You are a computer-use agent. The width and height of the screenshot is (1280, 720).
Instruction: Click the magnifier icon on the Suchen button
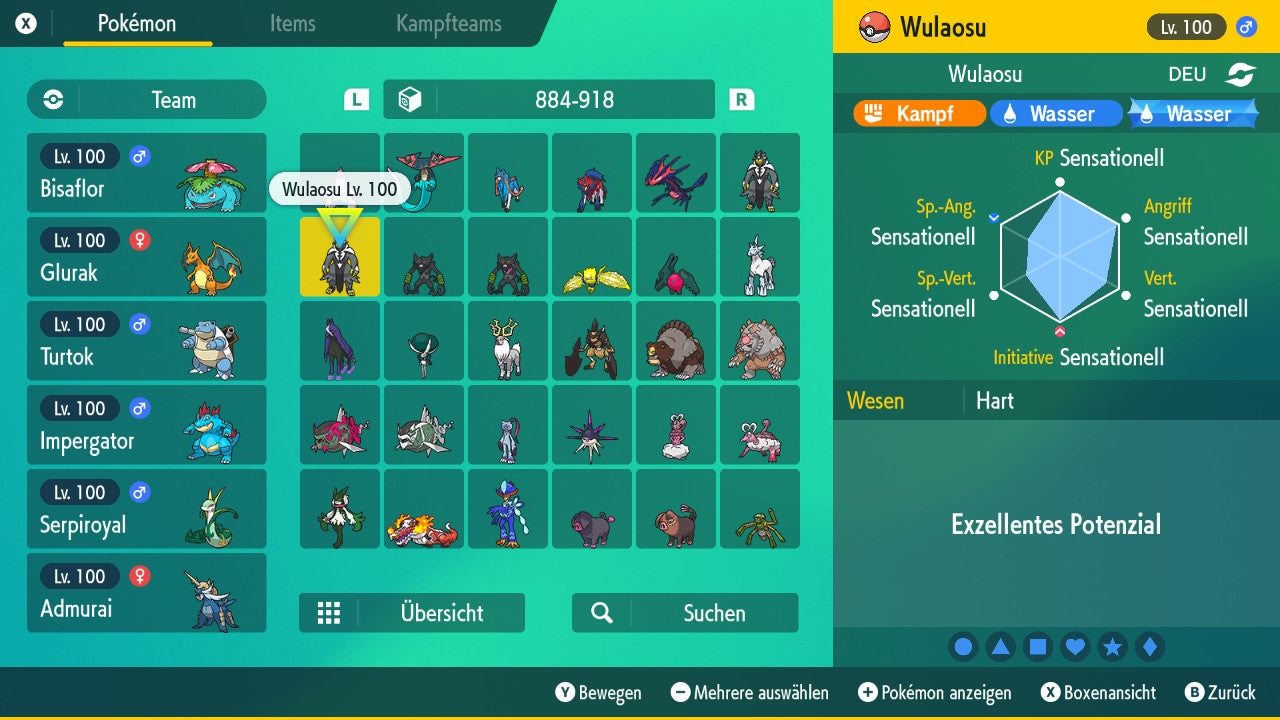pos(601,613)
